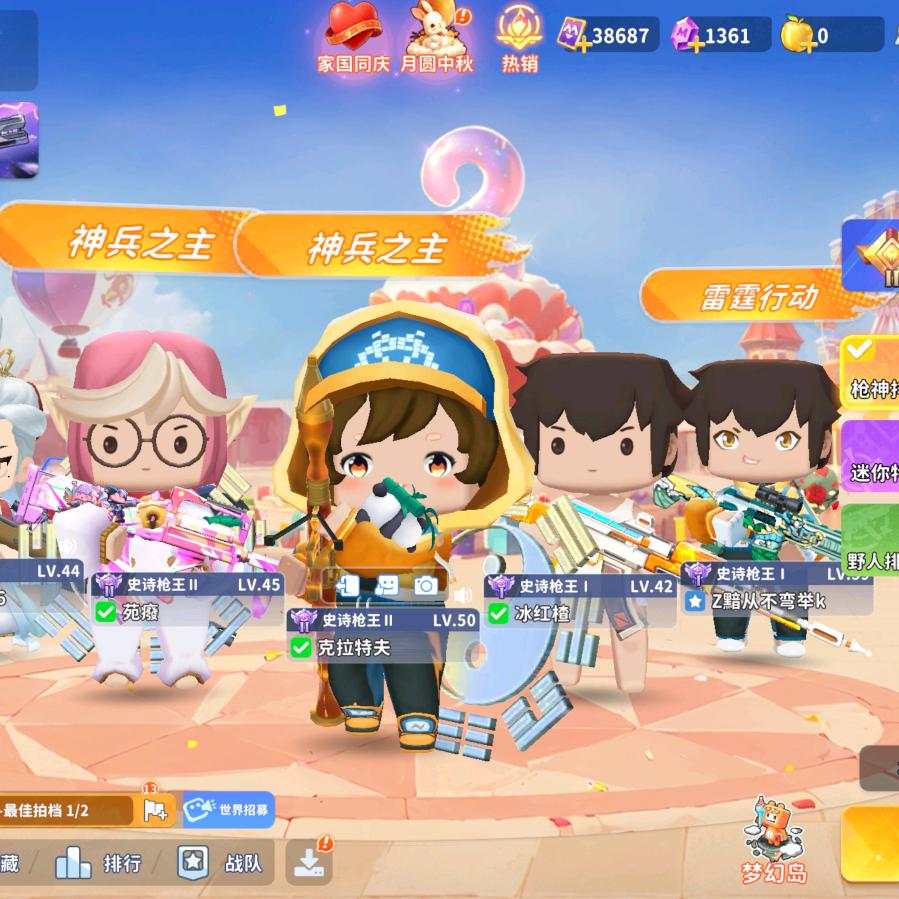This screenshot has height=899, width=899.
Task: Open 世界招募 world recruitment
Action: [x=228, y=809]
